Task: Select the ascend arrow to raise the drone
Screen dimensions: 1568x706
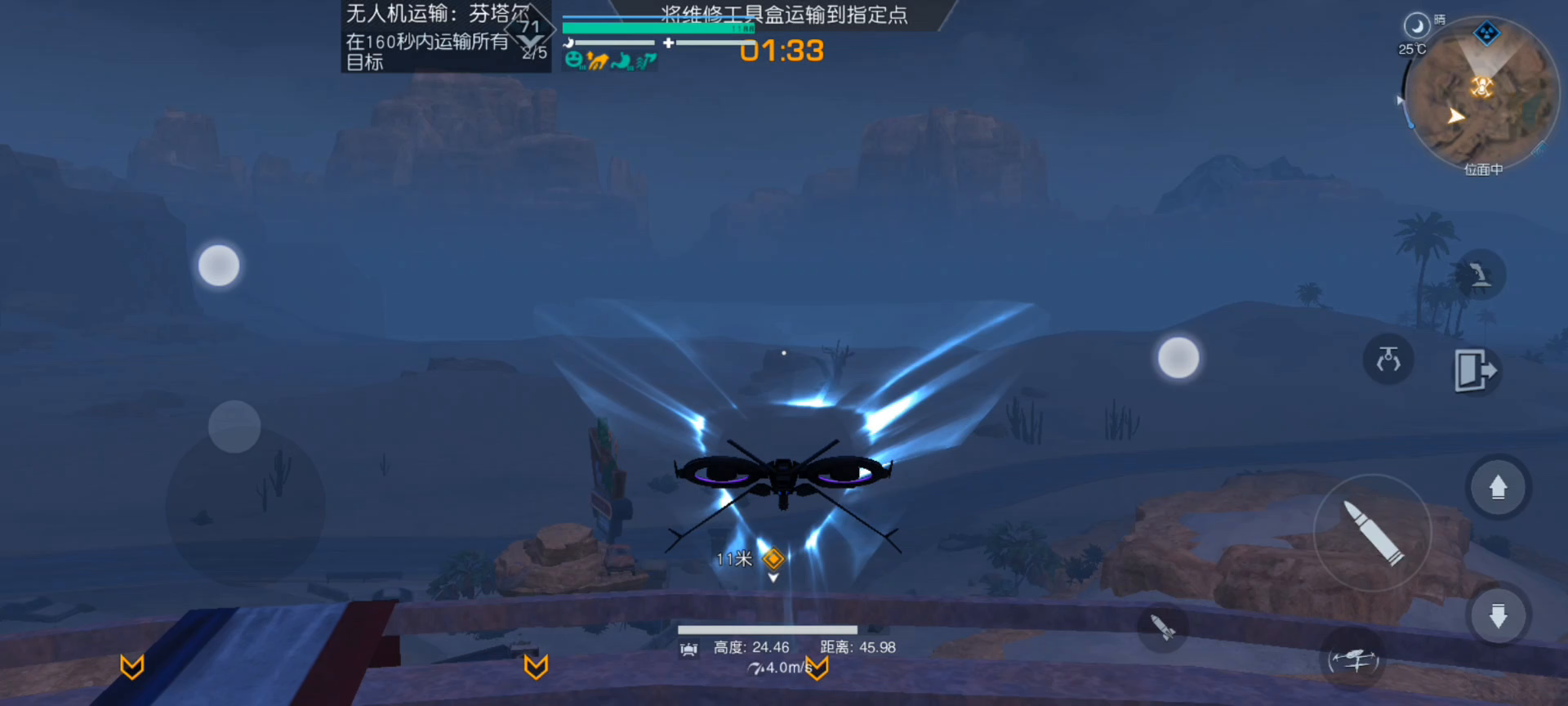Action: tap(1498, 486)
